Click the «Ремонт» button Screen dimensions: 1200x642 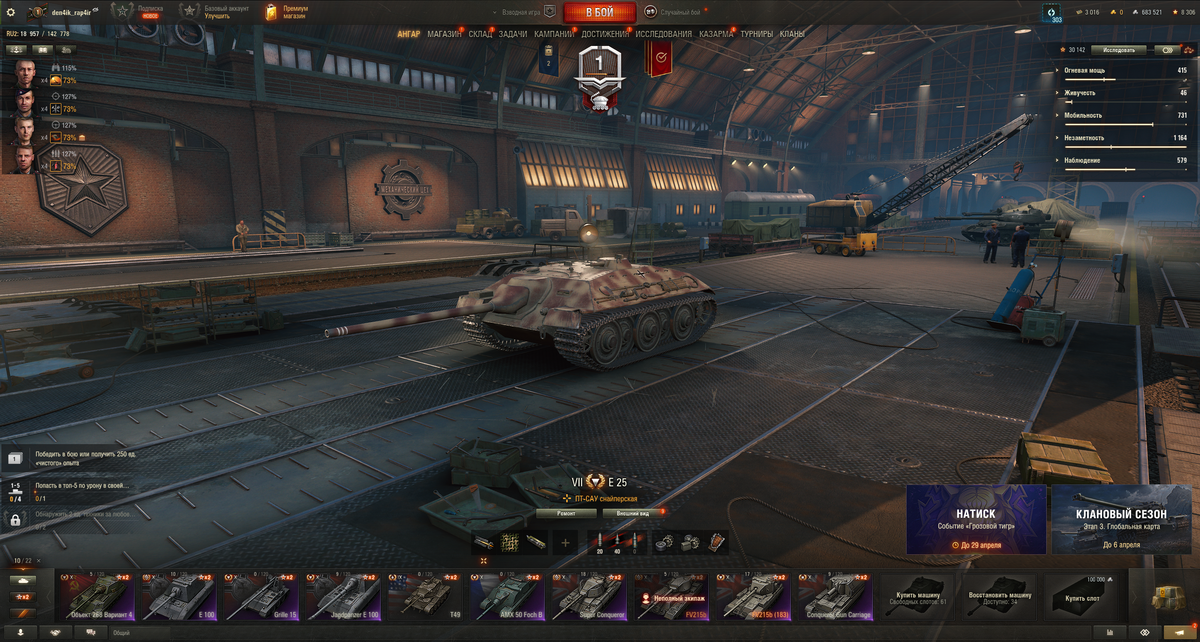tap(566, 513)
